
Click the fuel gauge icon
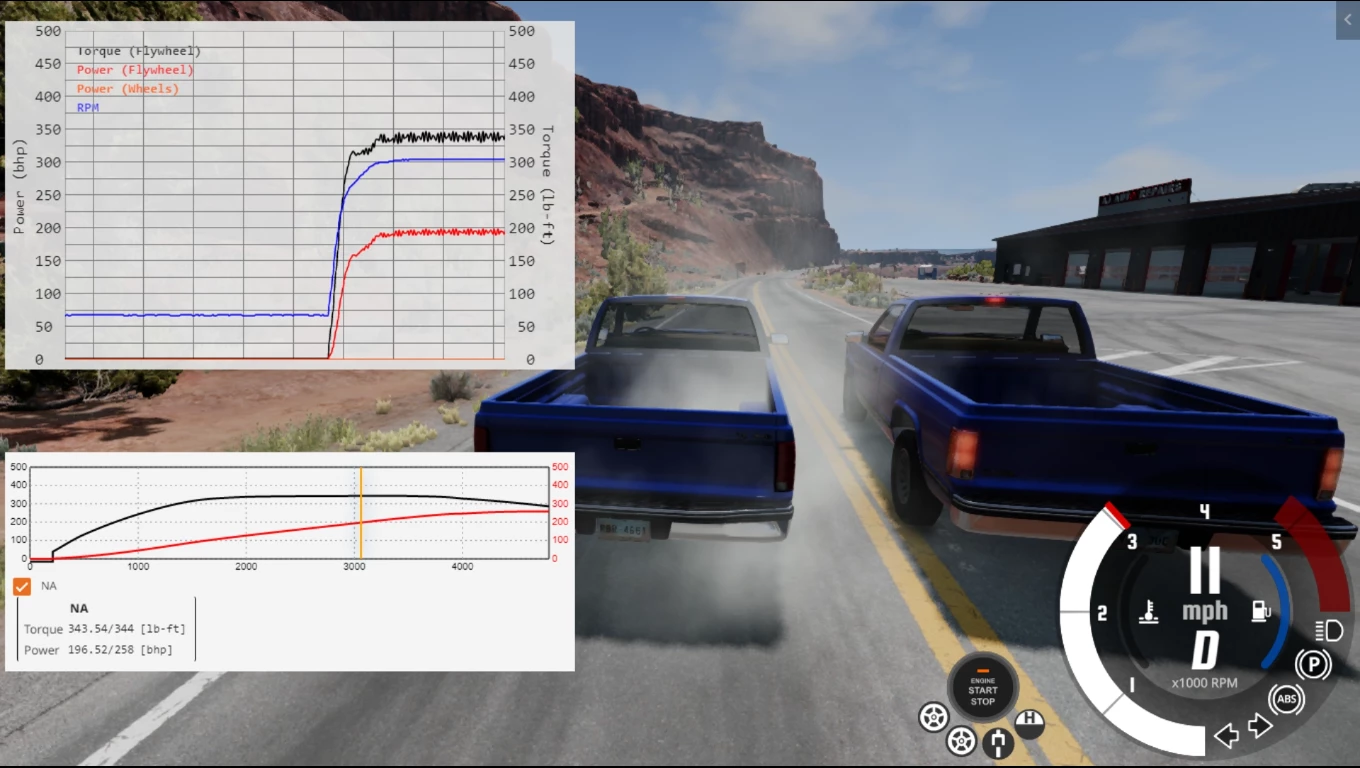(1258, 610)
